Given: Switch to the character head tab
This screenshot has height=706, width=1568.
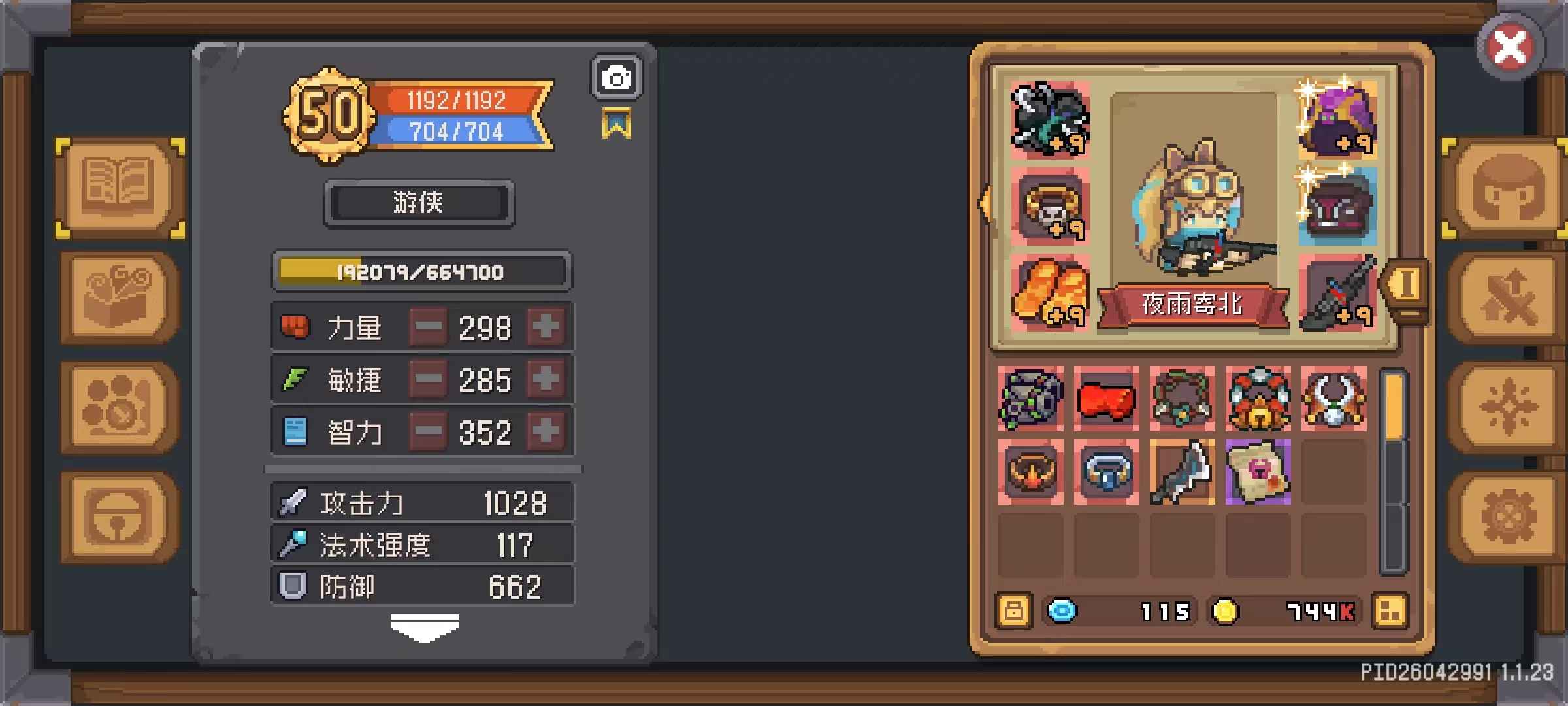Looking at the screenshot, I should (x=1508, y=188).
